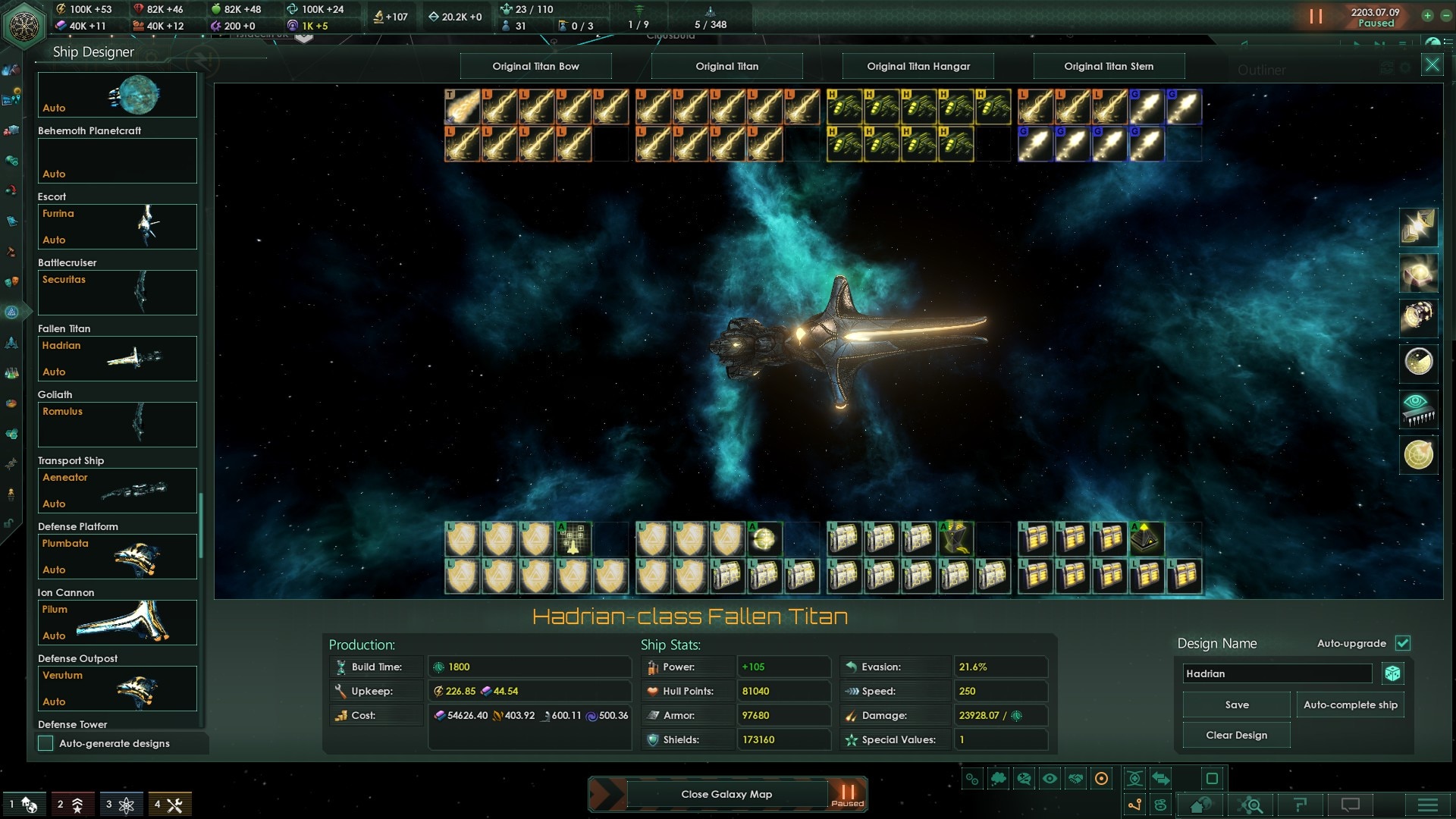Select the titan weapon slot in bow
This screenshot has width=1456, height=819.
(462, 106)
